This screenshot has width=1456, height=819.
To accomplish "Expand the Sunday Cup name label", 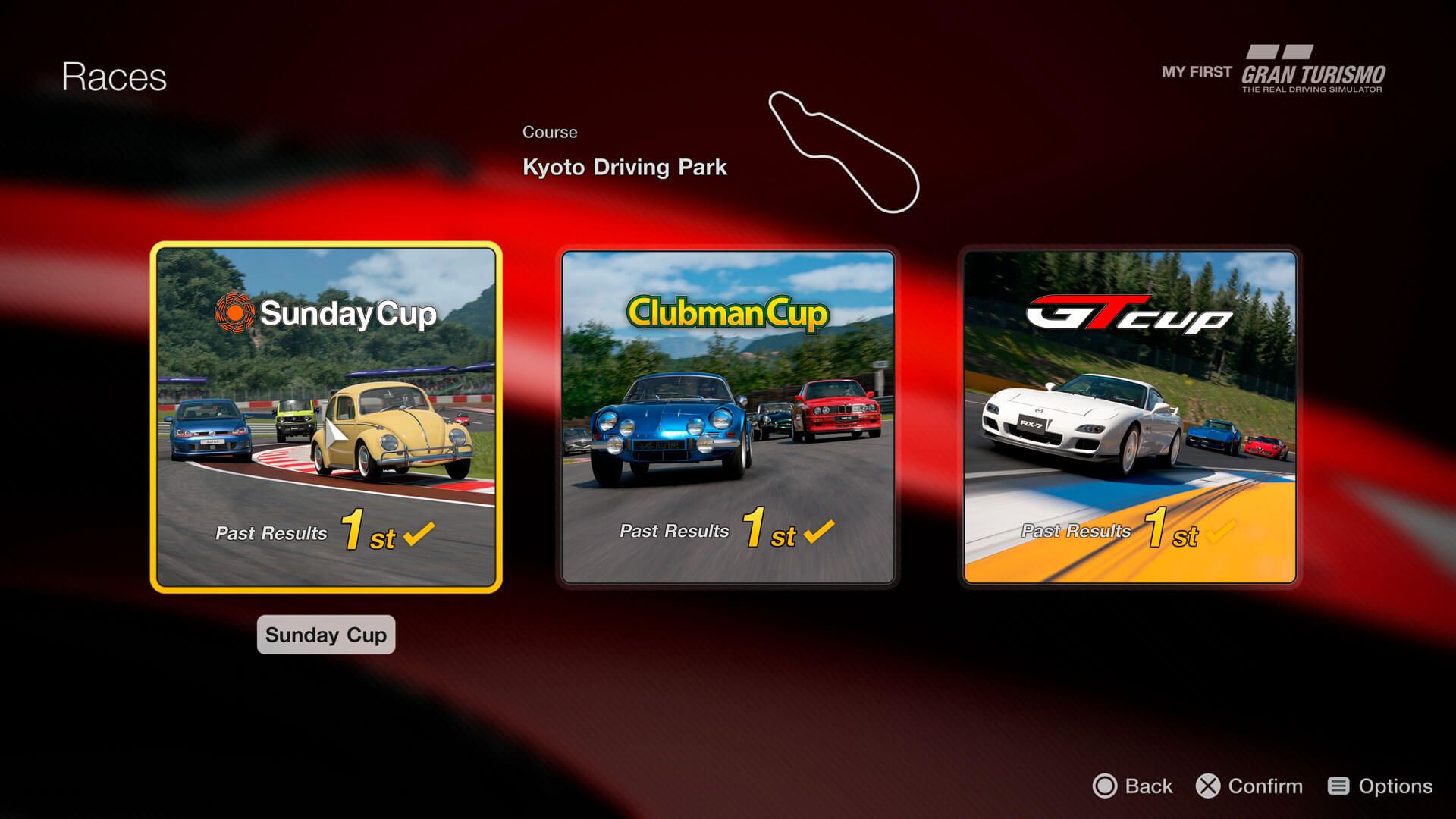I will [x=325, y=635].
